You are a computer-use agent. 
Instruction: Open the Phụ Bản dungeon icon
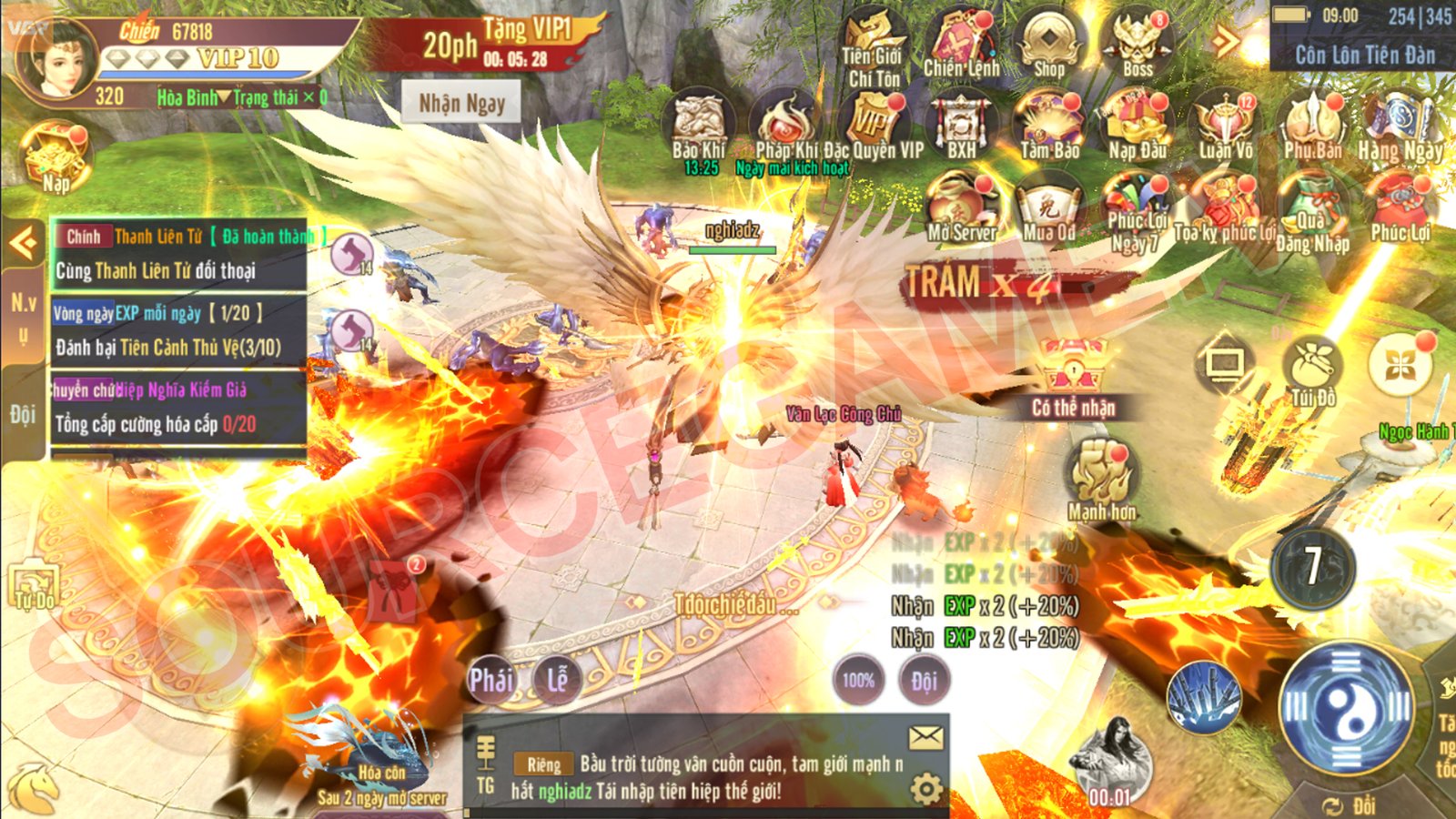1312,124
